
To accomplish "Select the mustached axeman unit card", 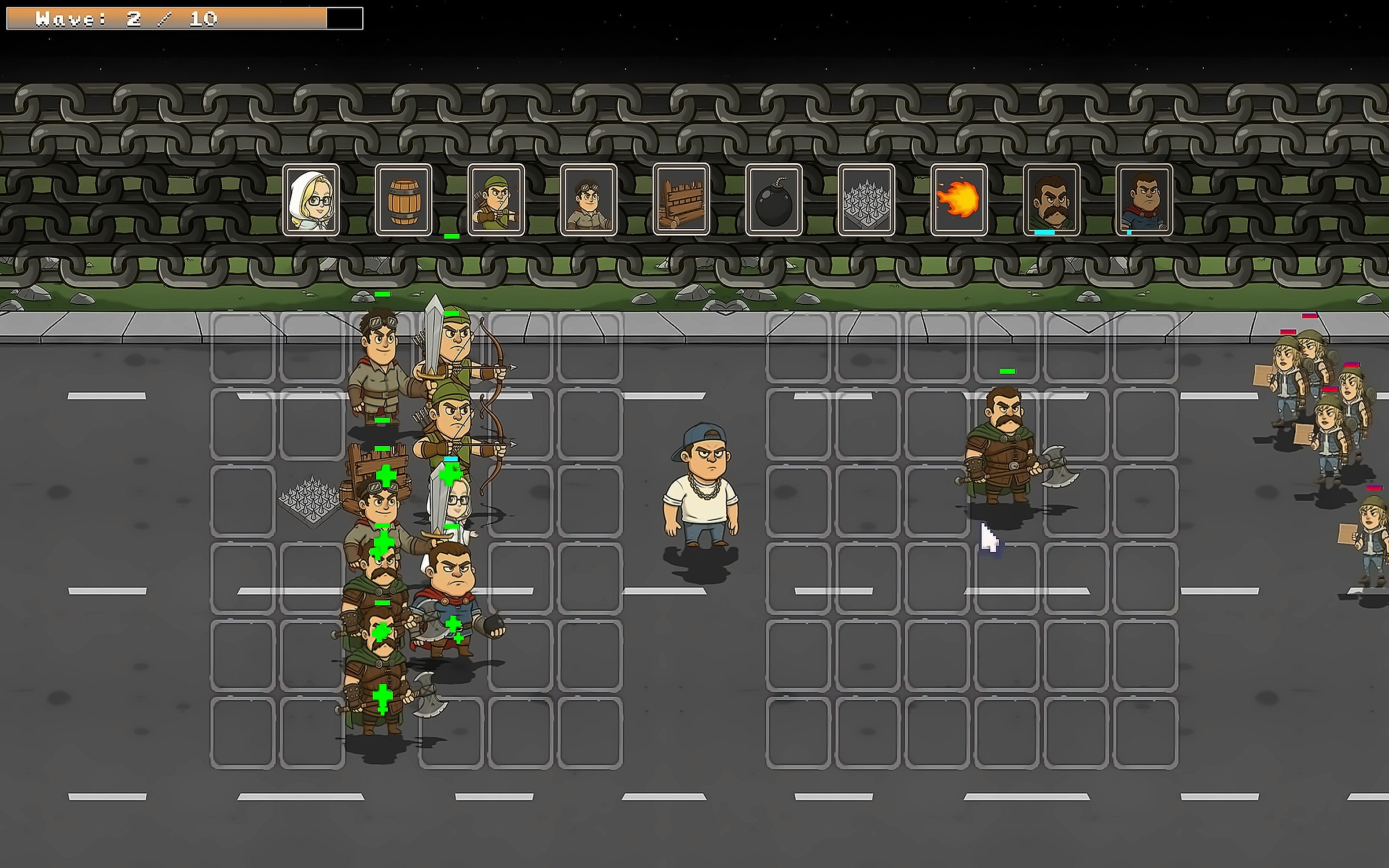I will pos(1052,200).
